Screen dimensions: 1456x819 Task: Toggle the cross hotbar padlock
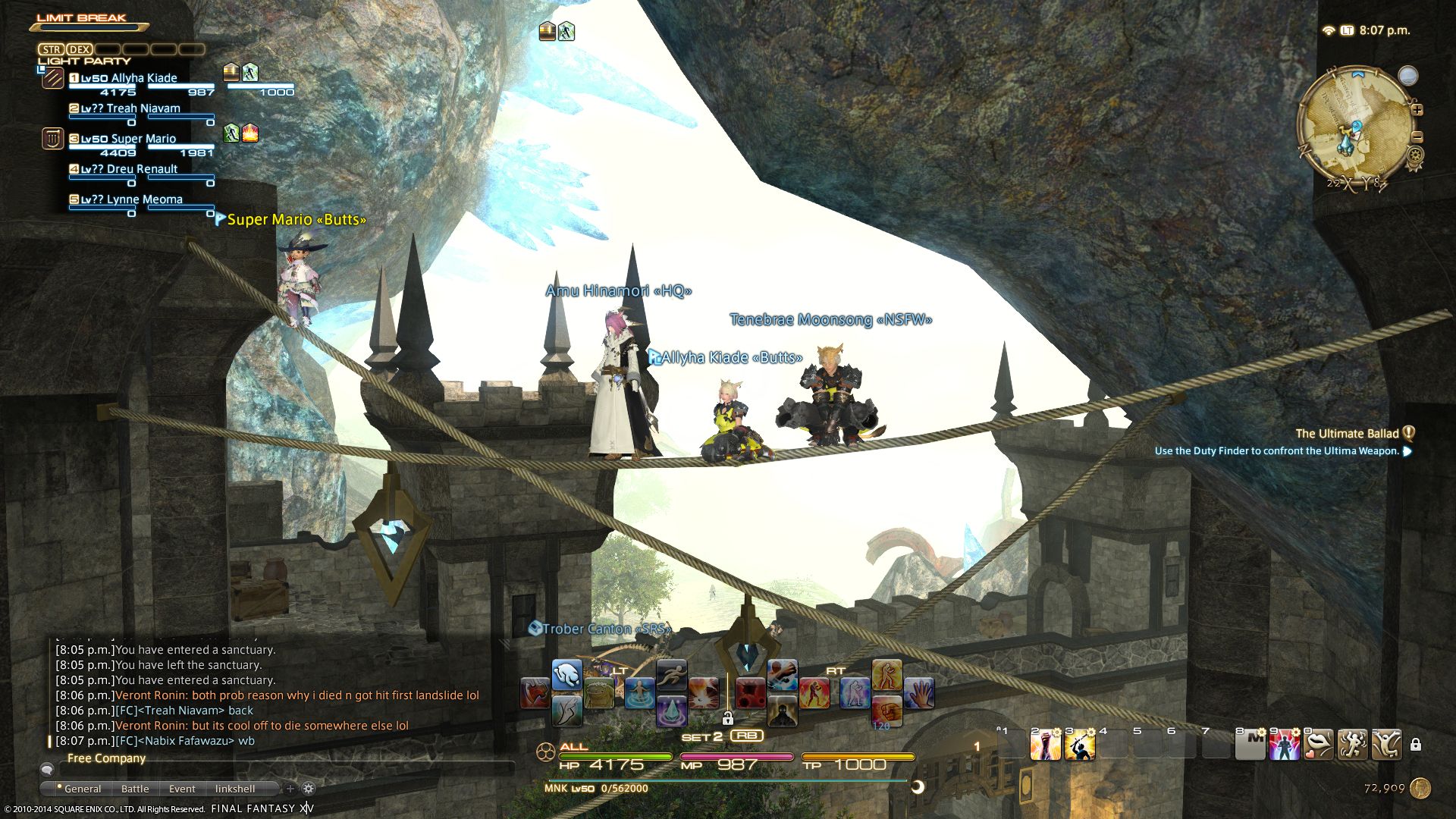(728, 717)
